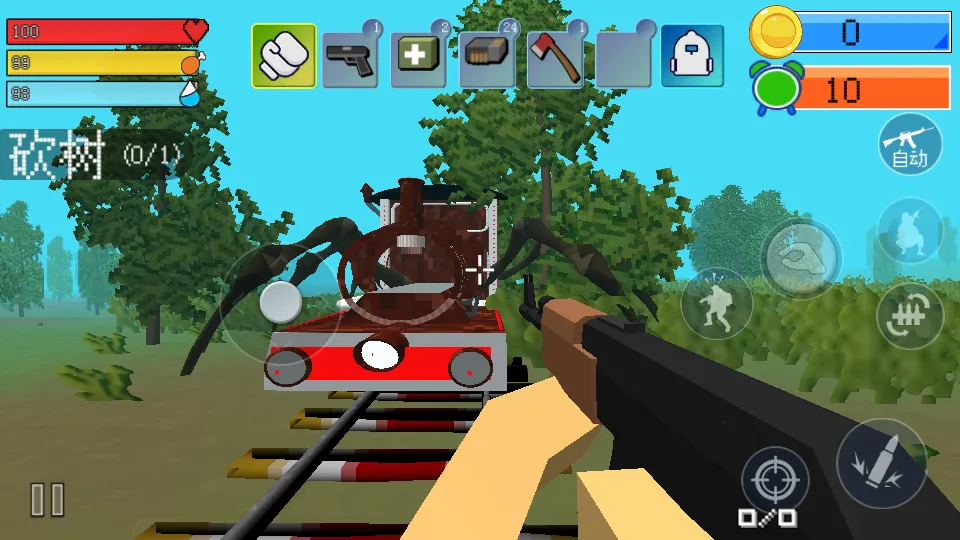Image resolution: width=960 pixels, height=540 pixels.
Task: Tap the jump soldier button
Action: point(717,303)
